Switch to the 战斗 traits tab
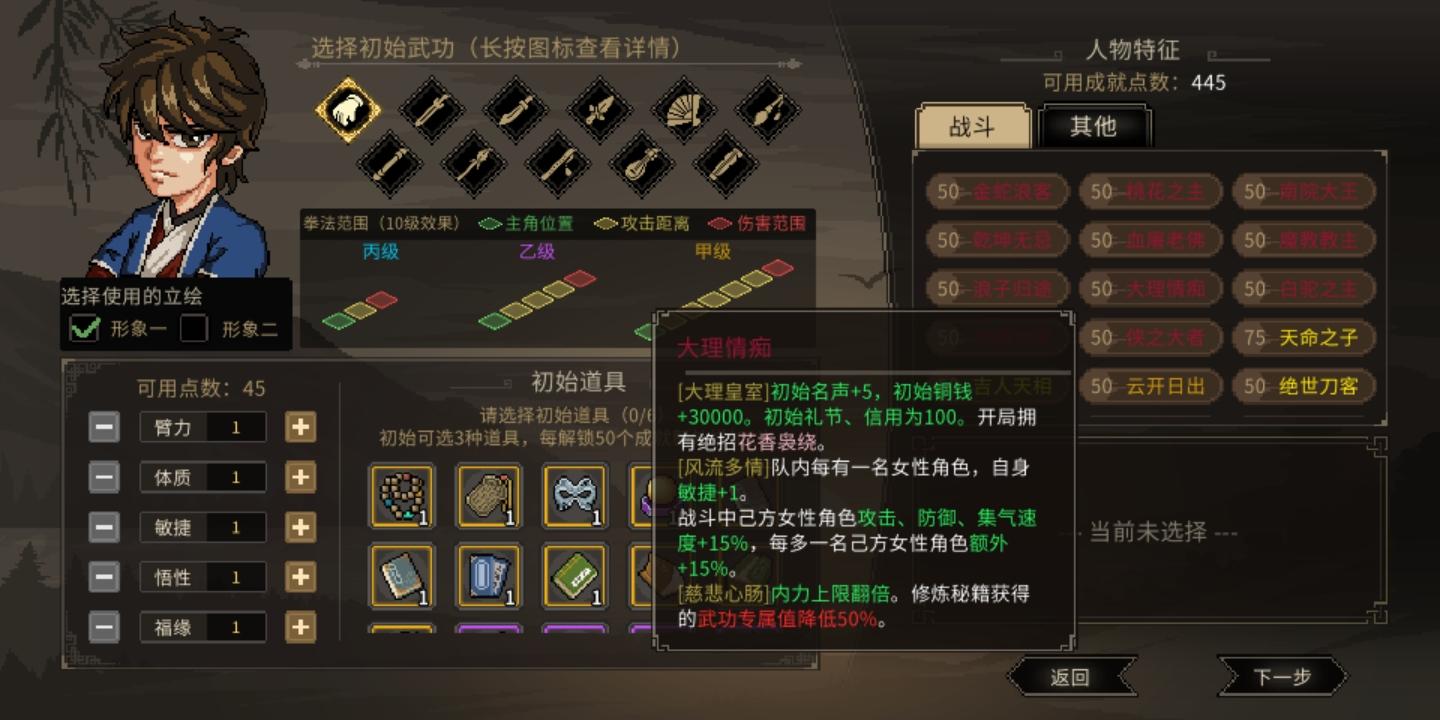 tap(972, 127)
